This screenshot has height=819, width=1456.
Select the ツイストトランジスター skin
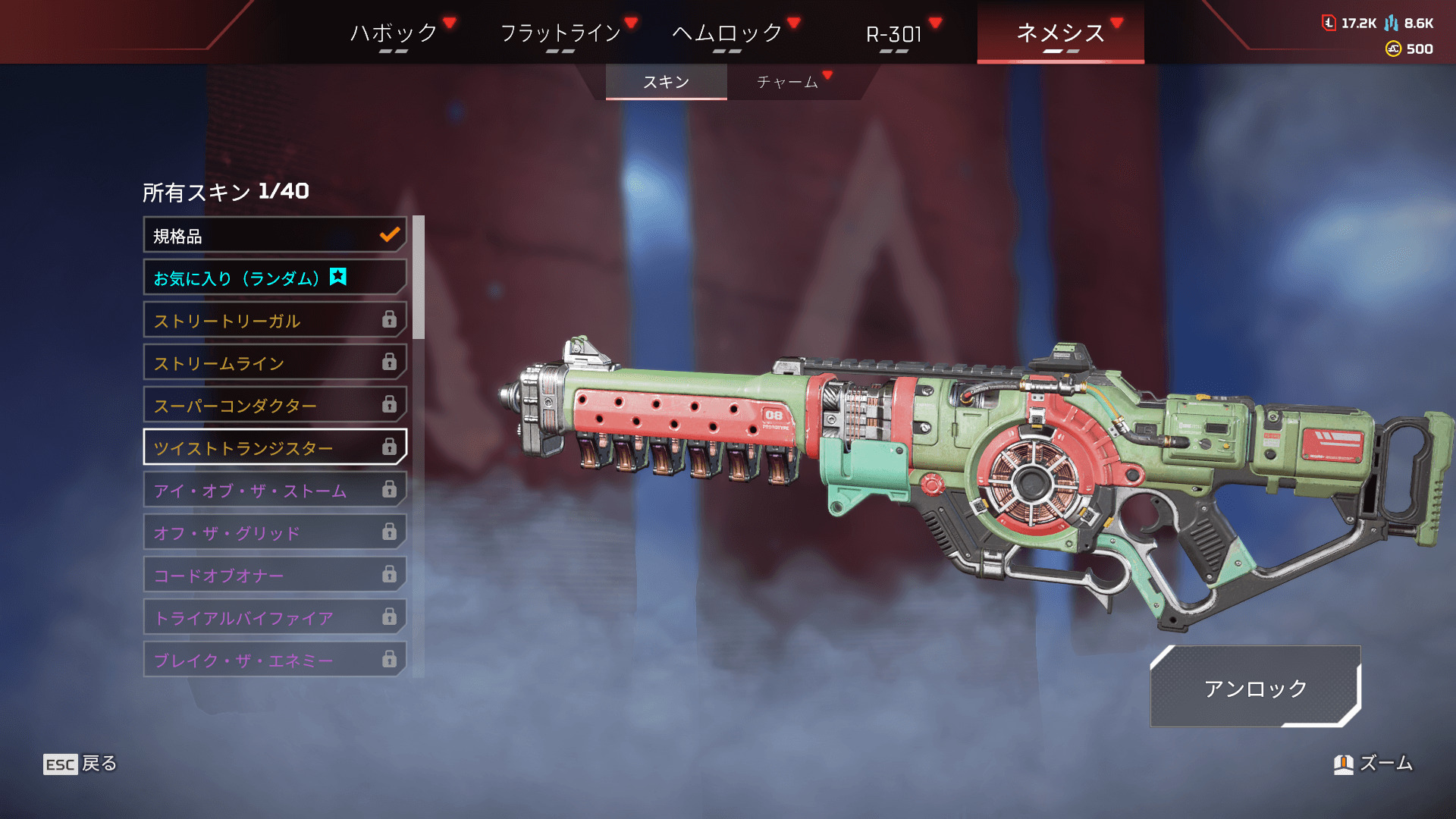[x=275, y=448]
